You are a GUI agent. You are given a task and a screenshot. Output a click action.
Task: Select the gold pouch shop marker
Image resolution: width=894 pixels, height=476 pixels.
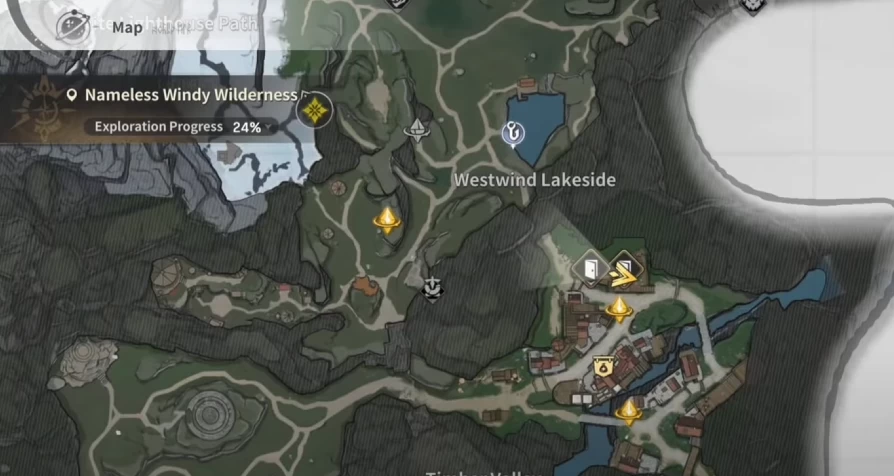[602, 366]
